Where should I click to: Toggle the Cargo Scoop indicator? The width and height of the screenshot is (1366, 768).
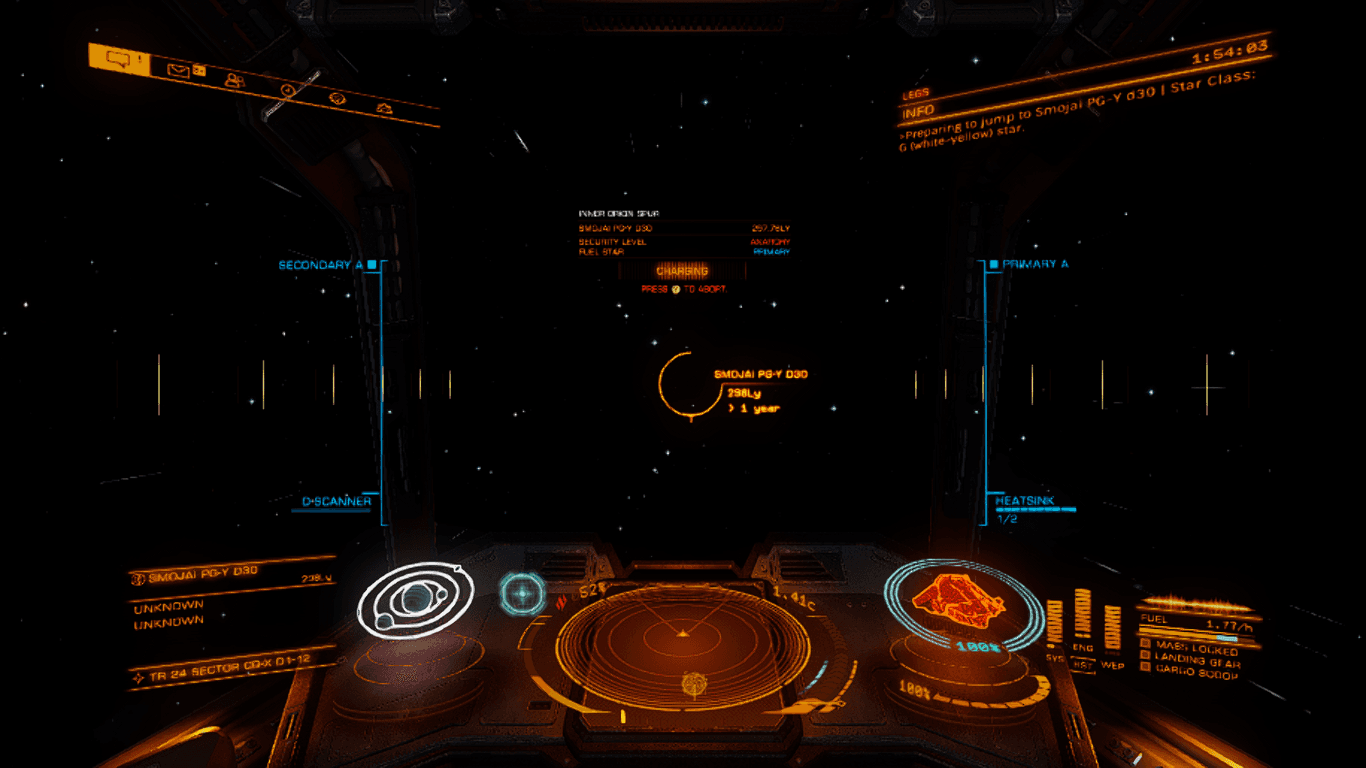point(1196,675)
